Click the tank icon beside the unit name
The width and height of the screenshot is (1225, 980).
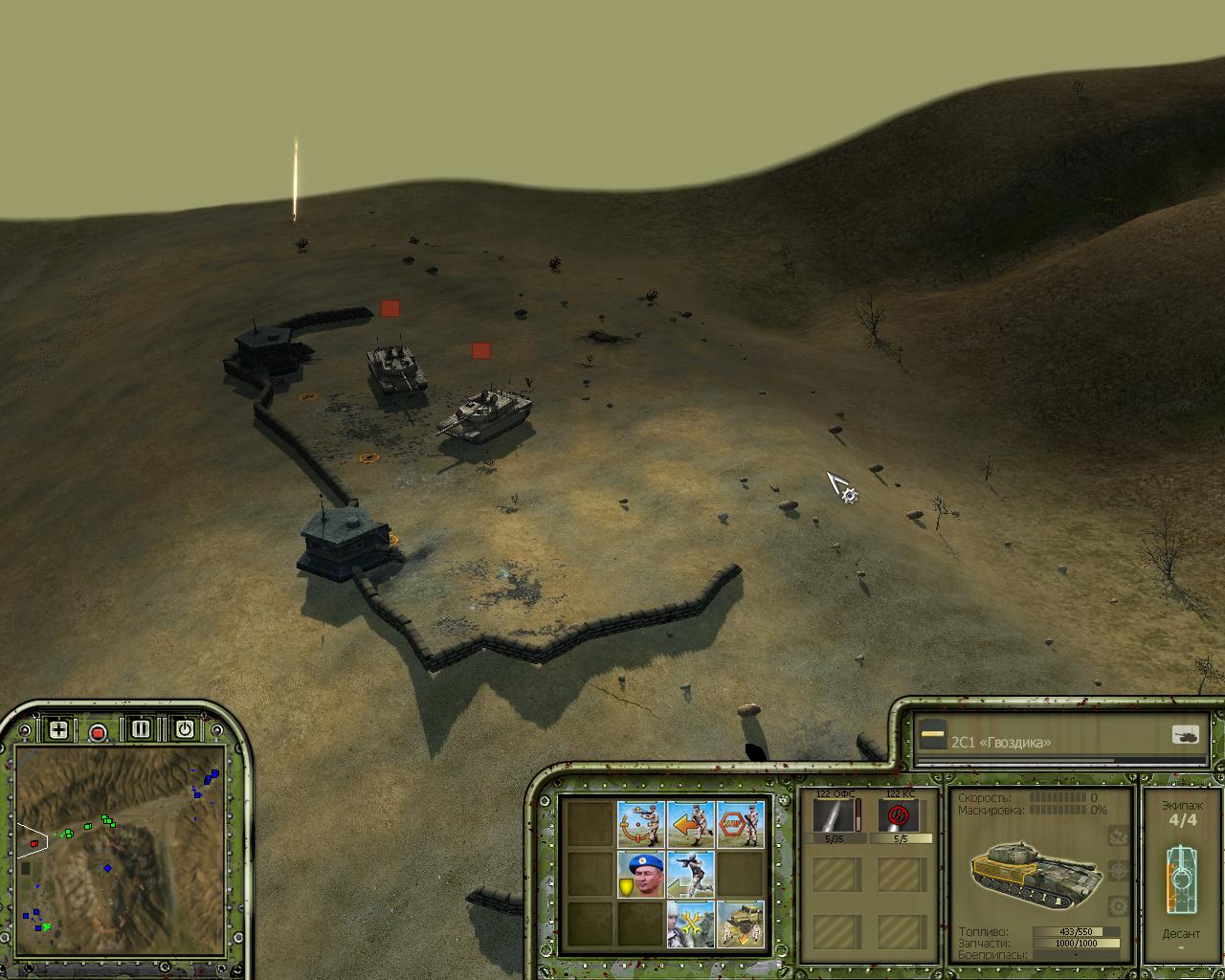coord(1185,735)
